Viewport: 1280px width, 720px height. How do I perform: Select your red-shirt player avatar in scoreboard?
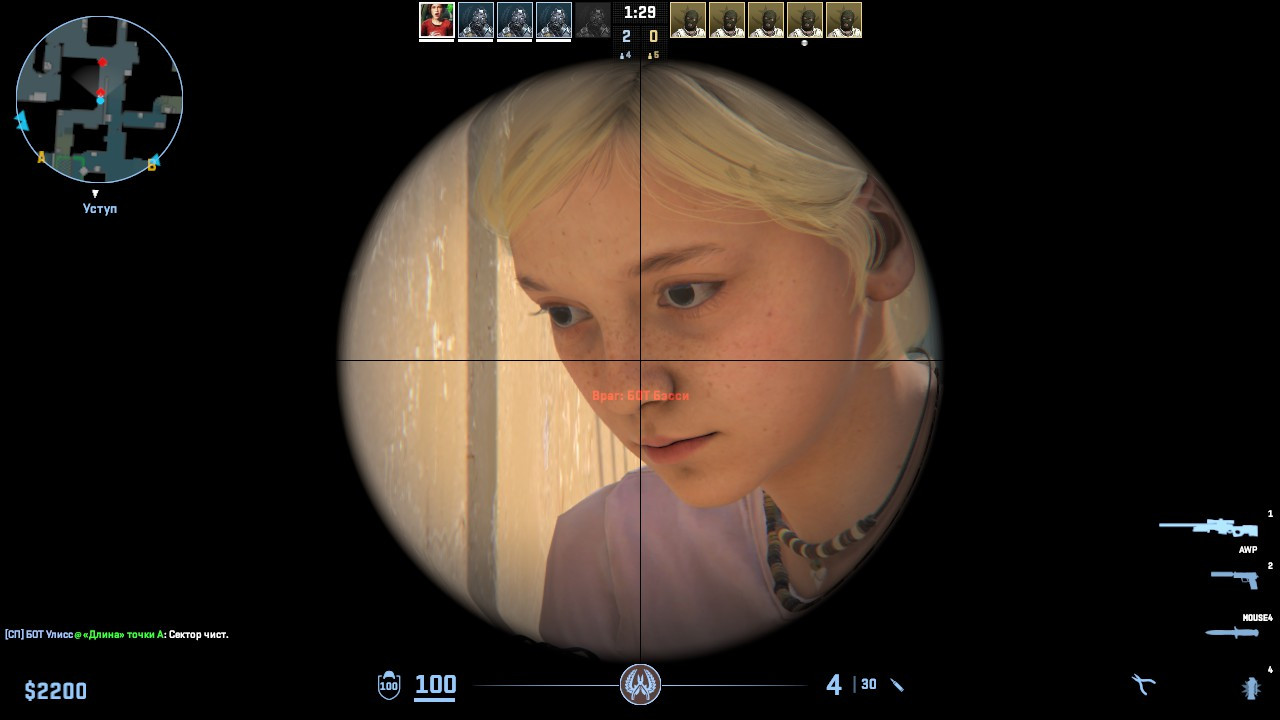436,20
